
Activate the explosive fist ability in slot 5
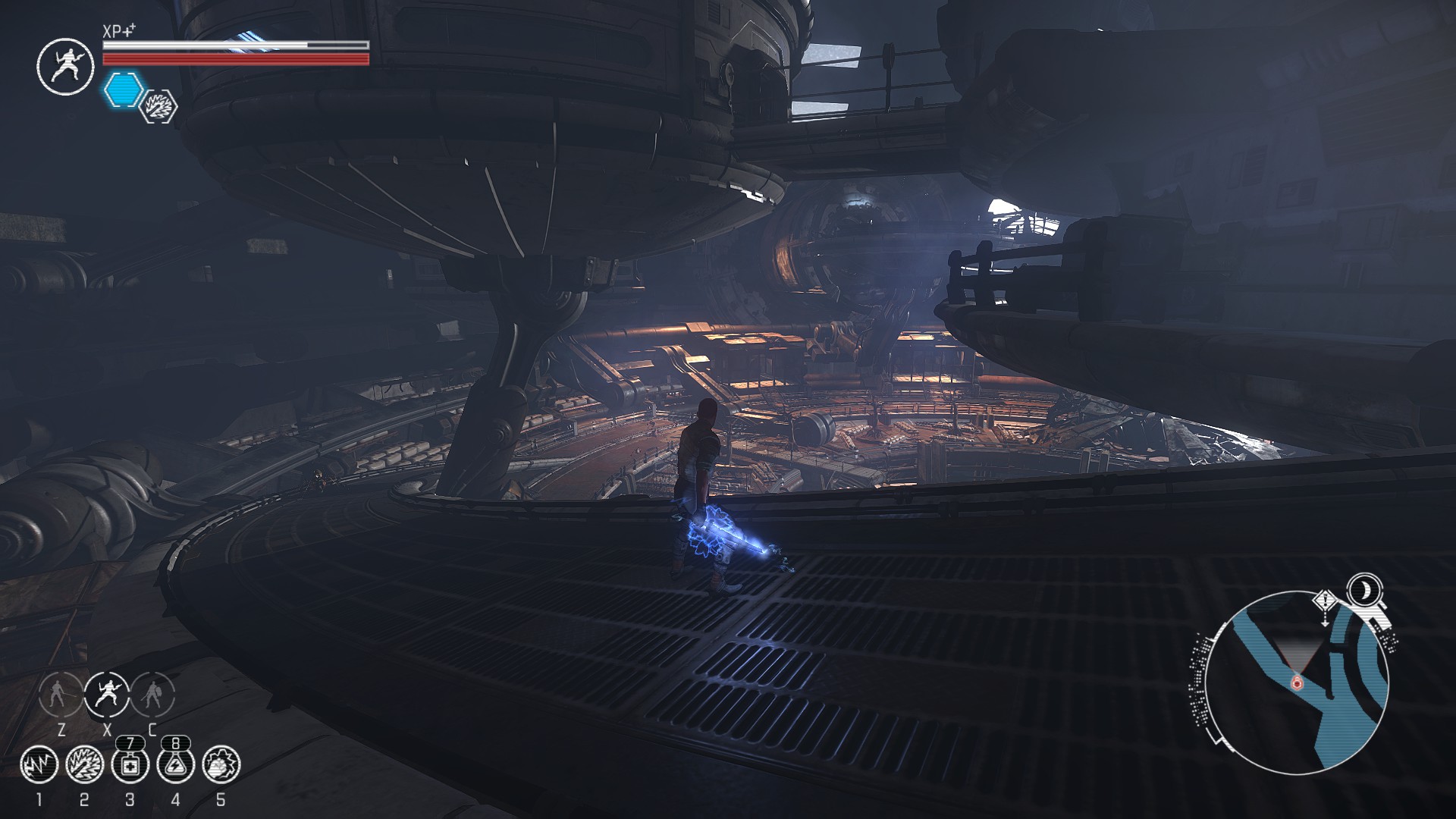click(221, 764)
